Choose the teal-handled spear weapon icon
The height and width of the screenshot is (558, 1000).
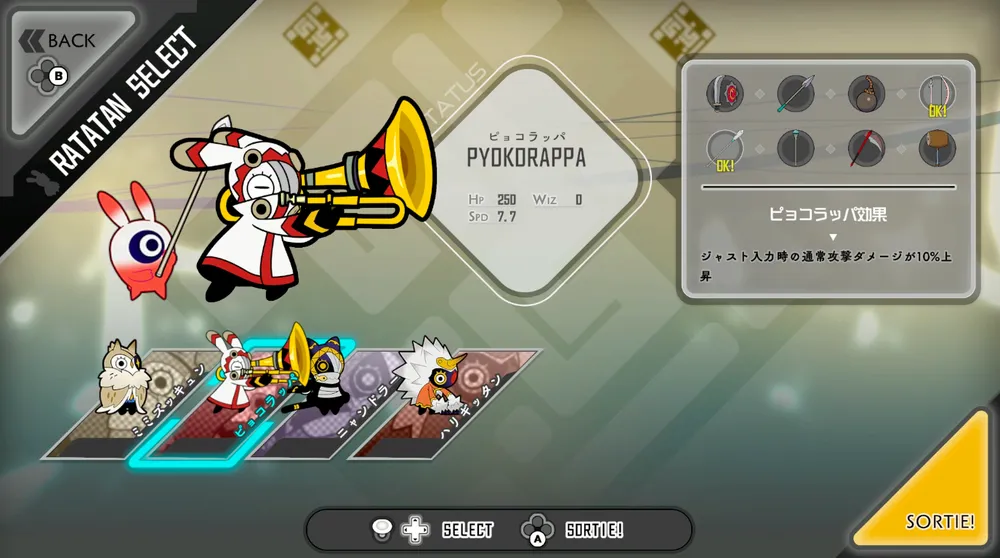(x=796, y=94)
